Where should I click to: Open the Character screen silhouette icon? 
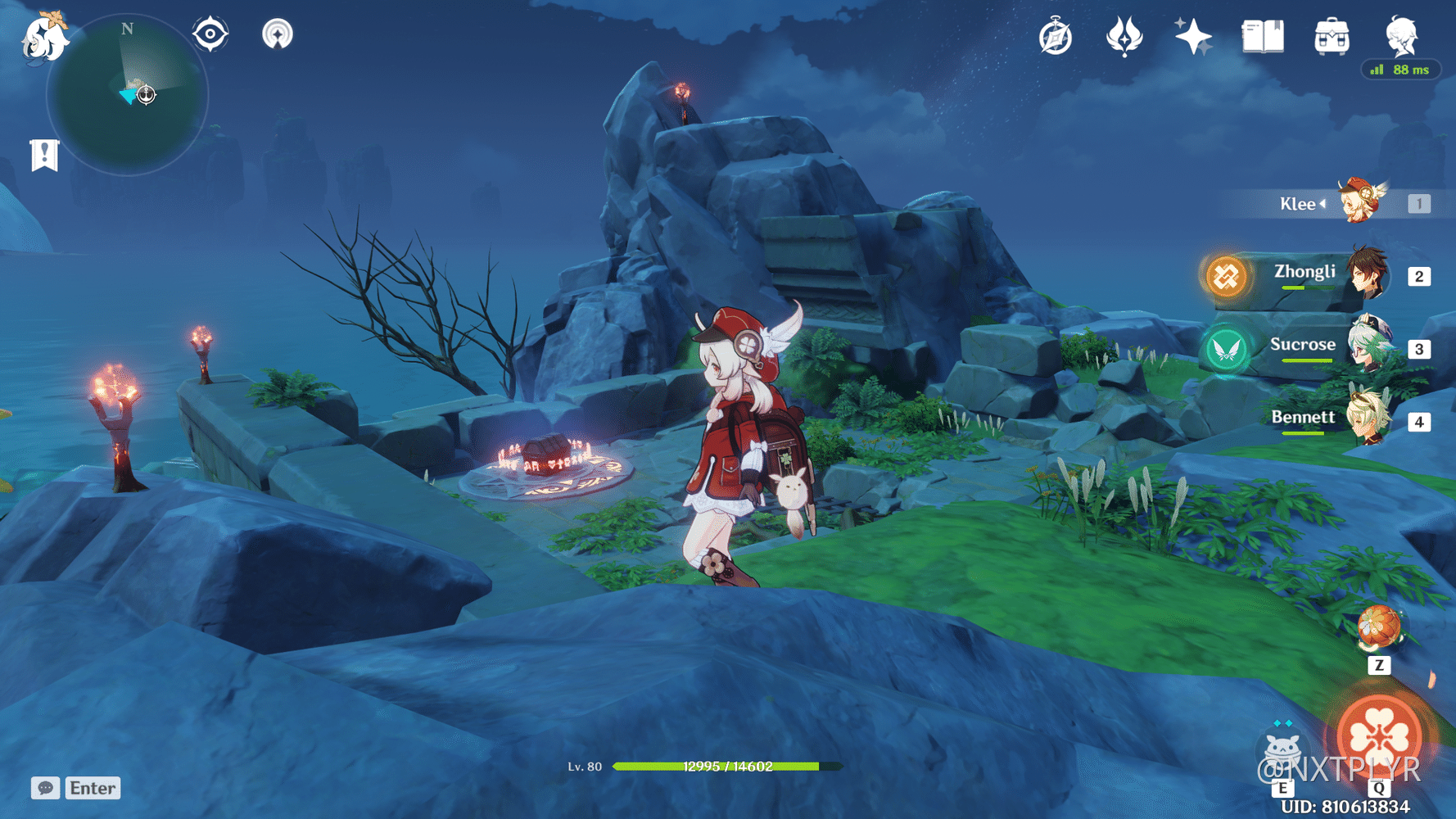coord(1402,36)
